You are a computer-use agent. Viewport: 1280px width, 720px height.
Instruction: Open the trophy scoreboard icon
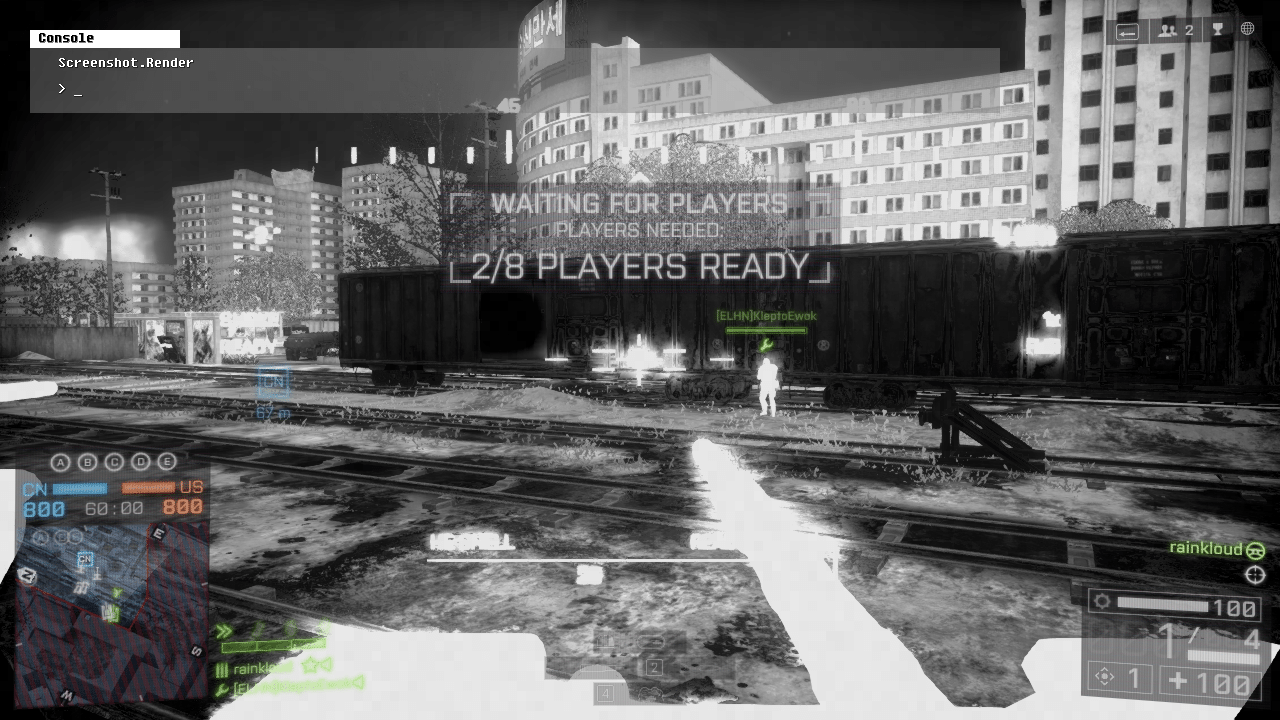tap(1217, 30)
